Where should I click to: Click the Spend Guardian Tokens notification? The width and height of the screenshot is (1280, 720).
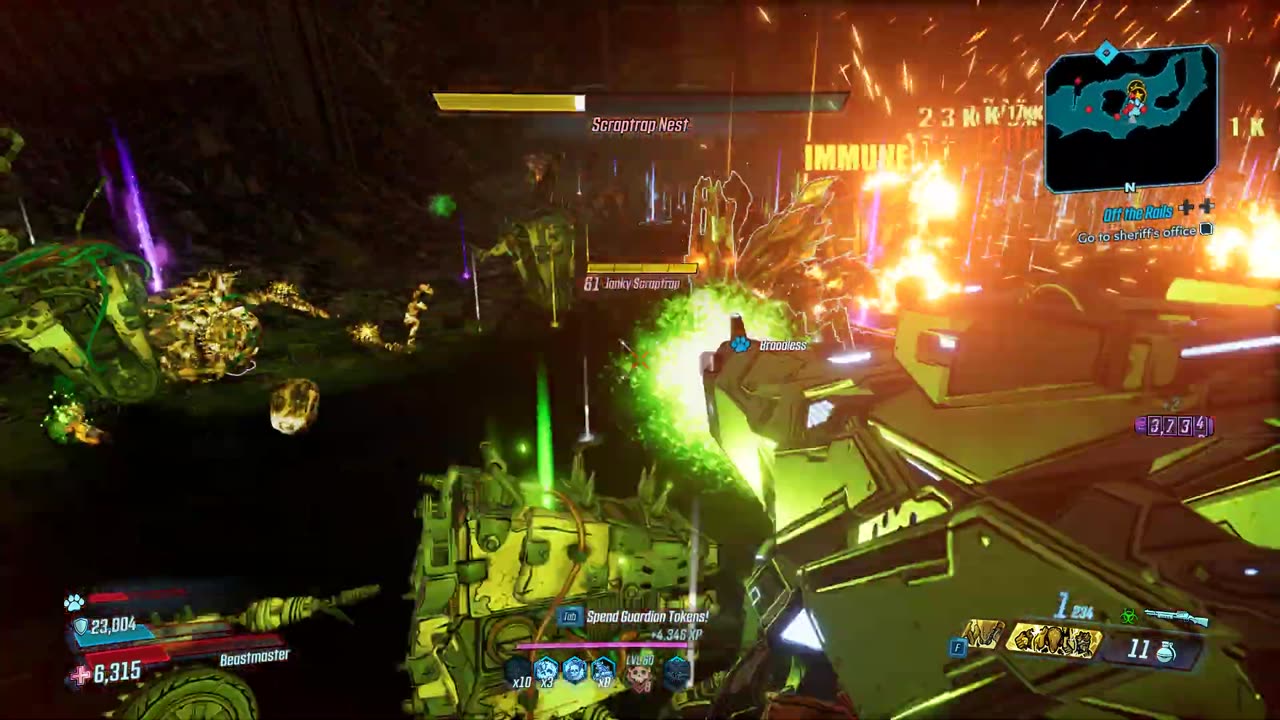pyautogui.click(x=646, y=617)
